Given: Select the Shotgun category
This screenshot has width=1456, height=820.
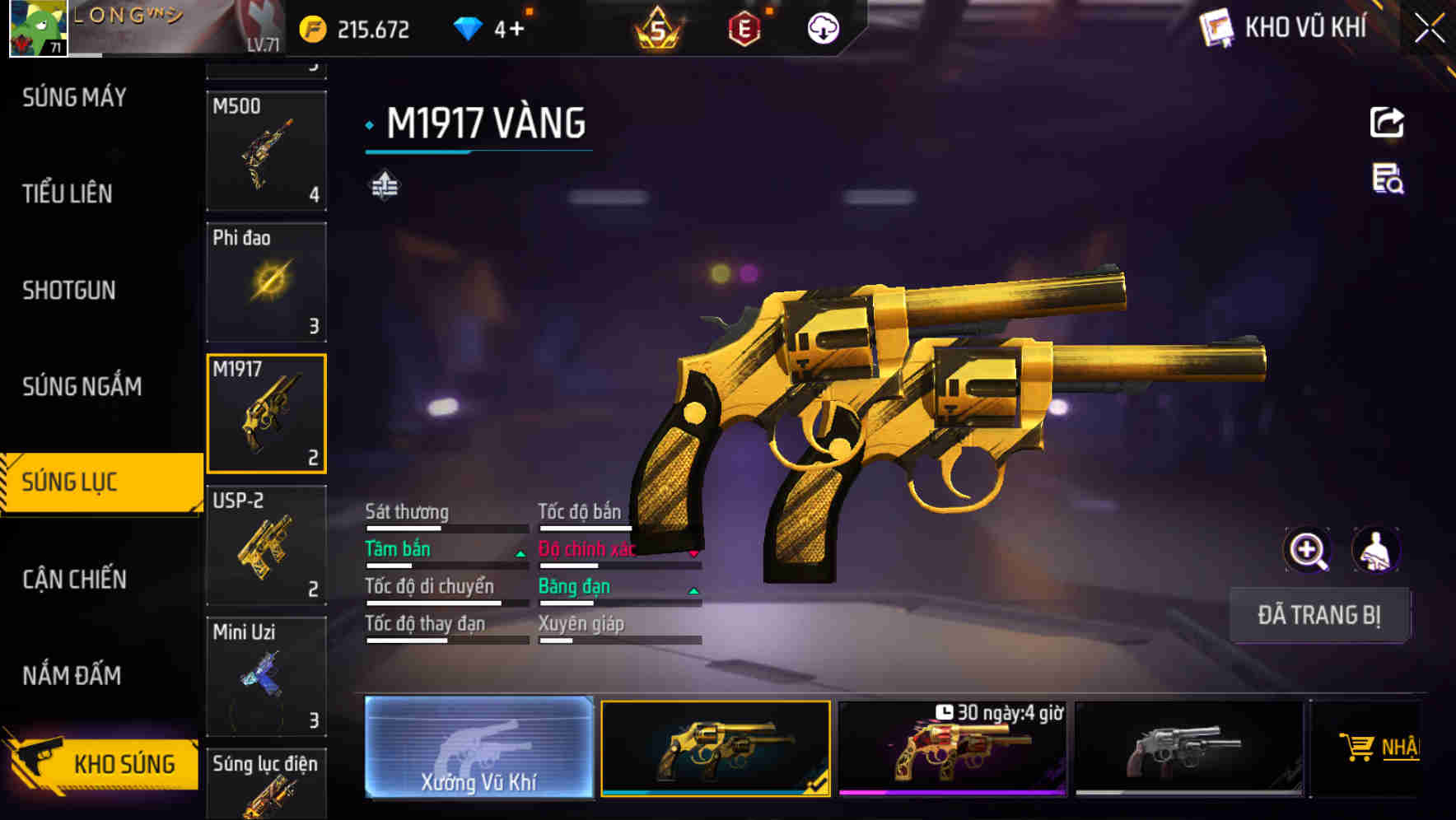Looking at the screenshot, I should tap(69, 290).
